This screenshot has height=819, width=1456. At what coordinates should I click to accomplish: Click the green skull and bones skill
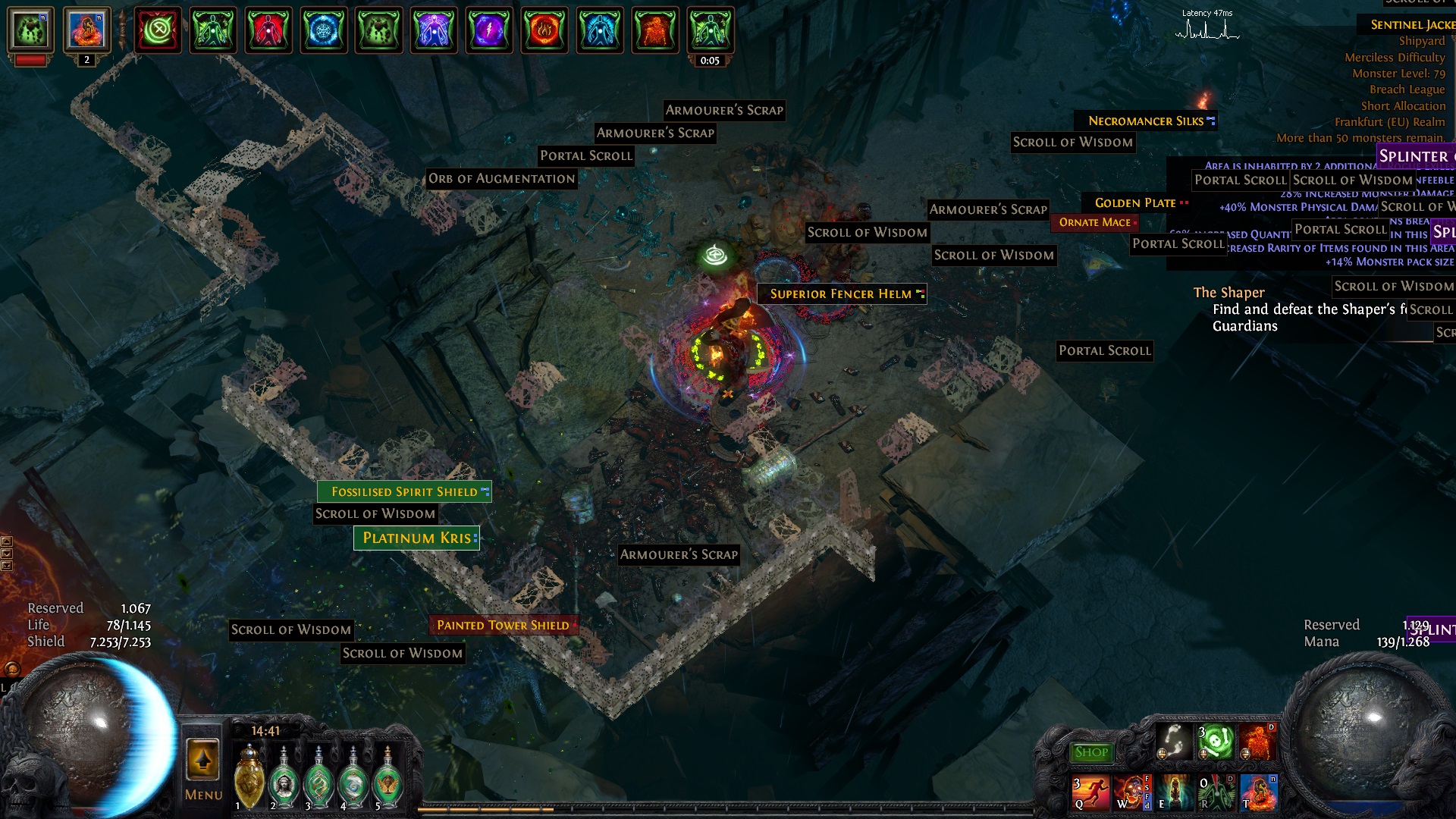(x=1216, y=741)
